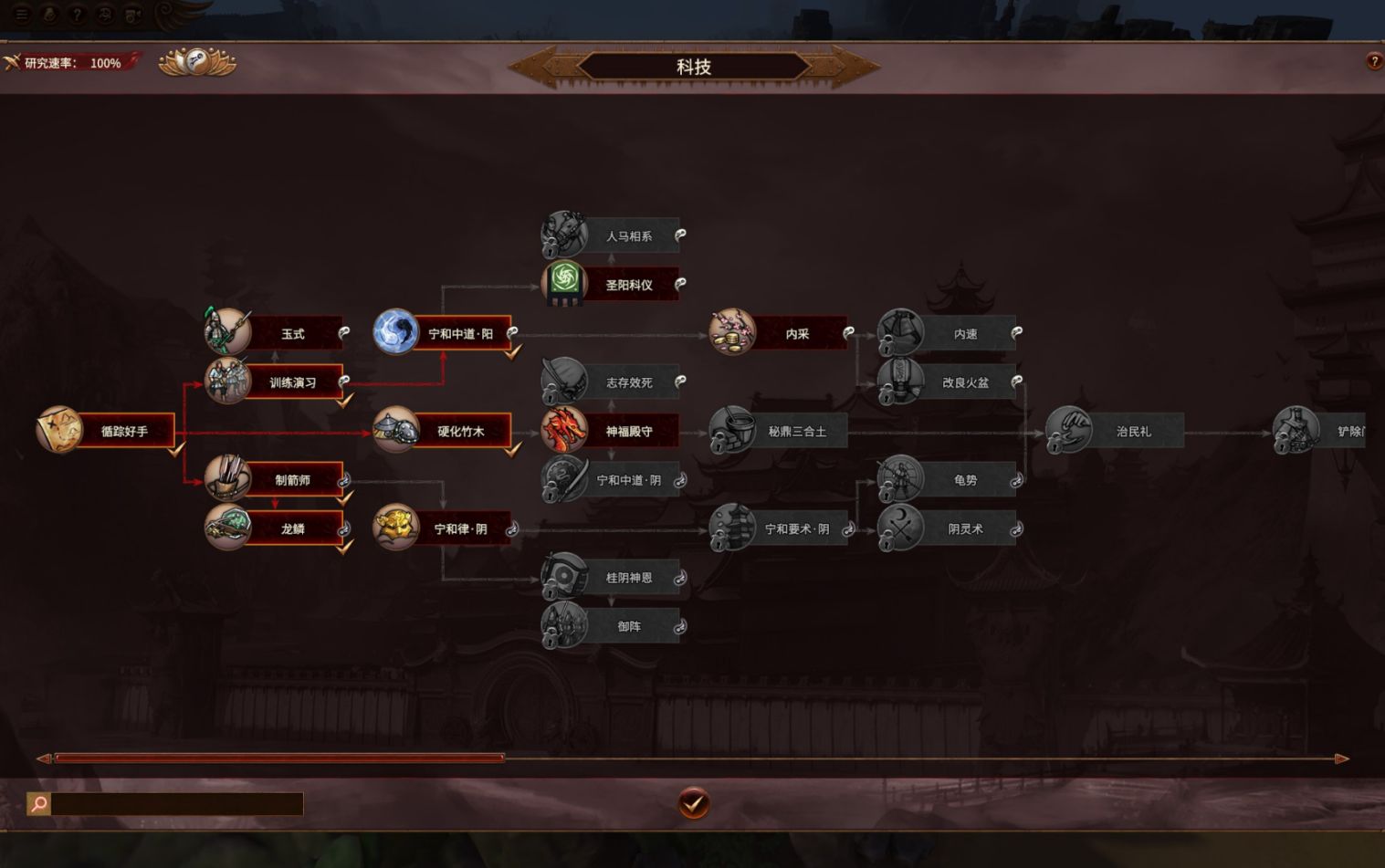Select the 内采 technology node
The image size is (1385, 868).
pyautogui.click(x=796, y=334)
